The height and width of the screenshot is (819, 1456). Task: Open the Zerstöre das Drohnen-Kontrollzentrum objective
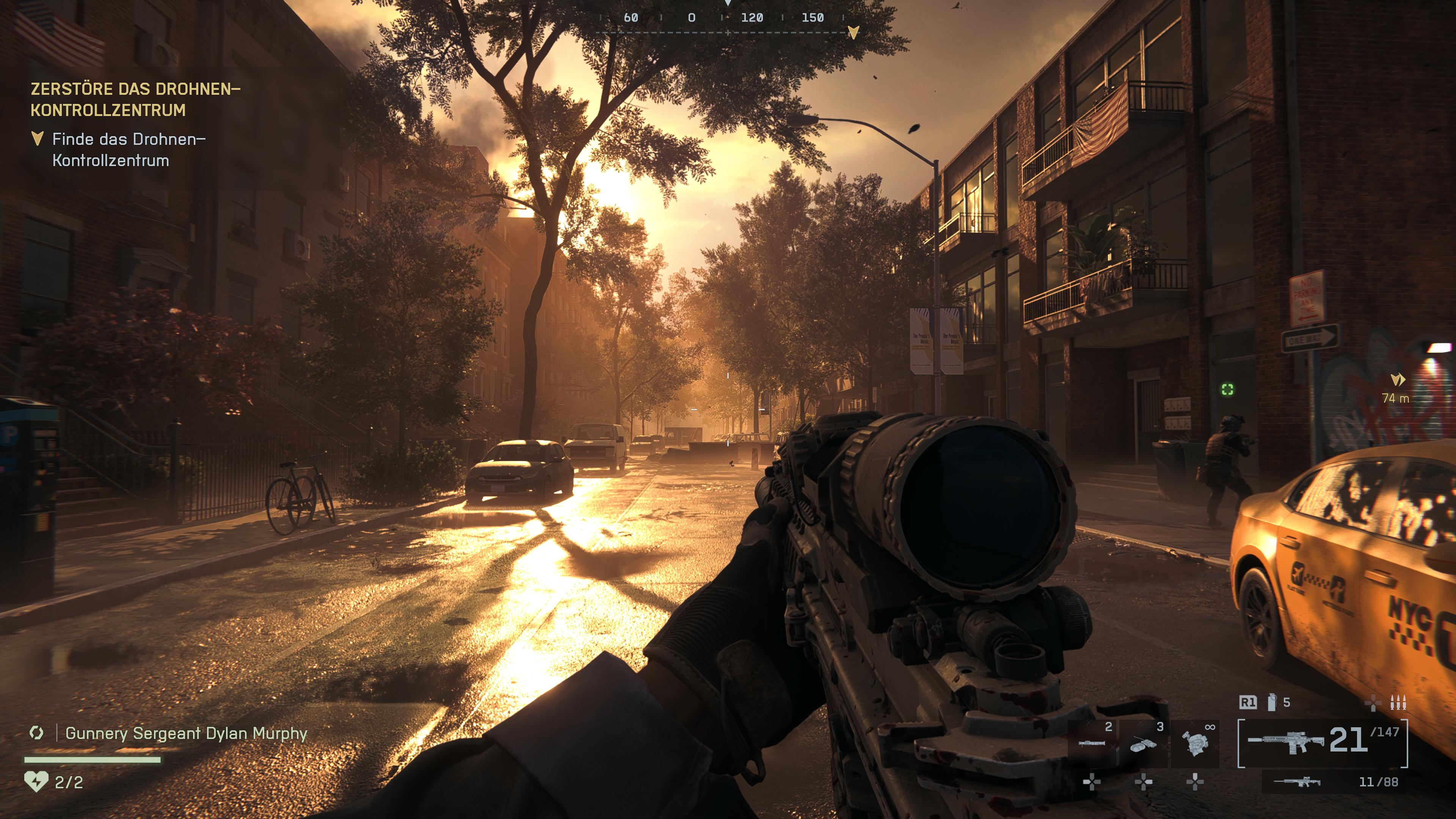tap(136, 99)
